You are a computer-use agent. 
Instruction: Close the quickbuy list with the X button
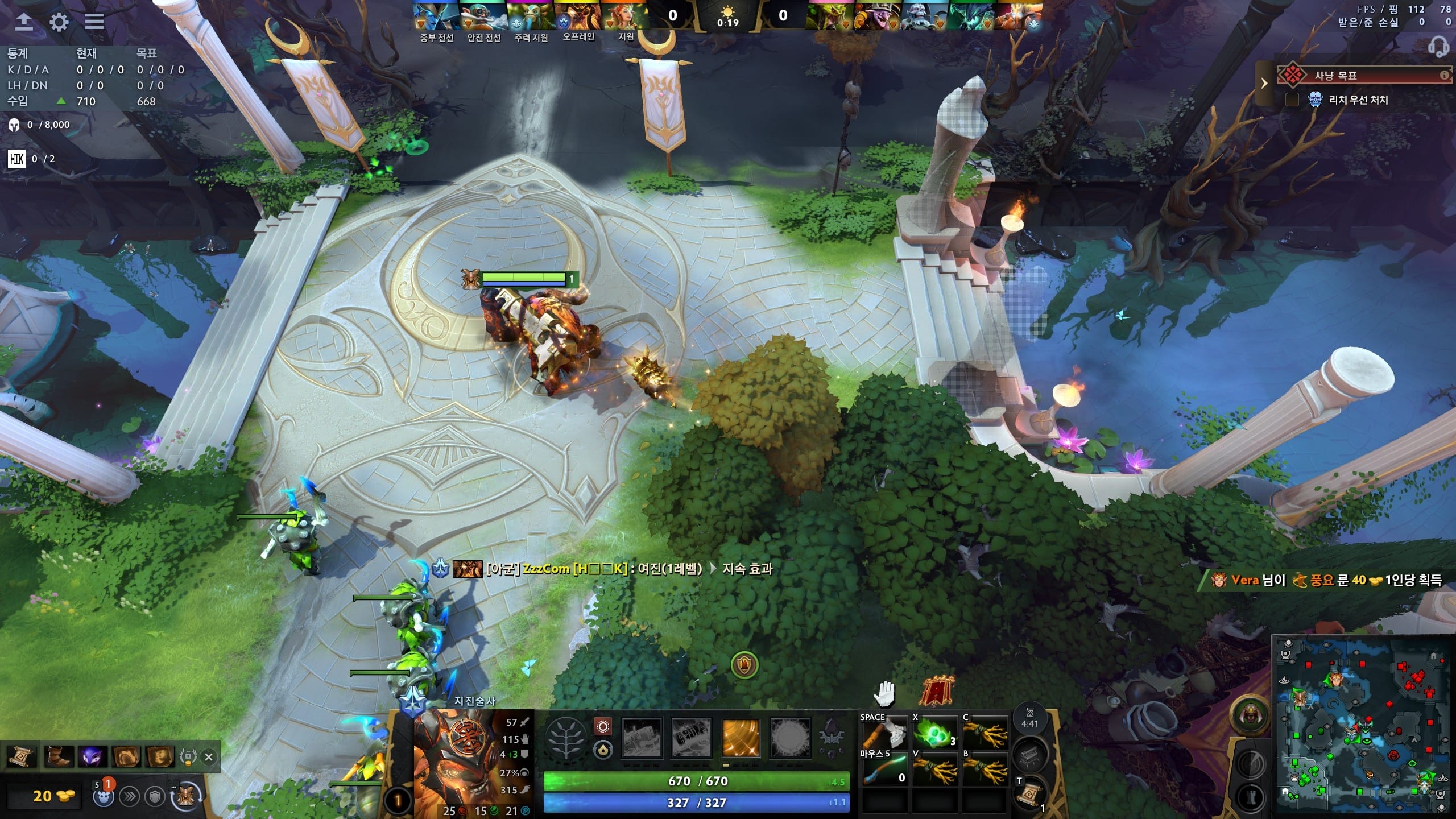pos(209,756)
